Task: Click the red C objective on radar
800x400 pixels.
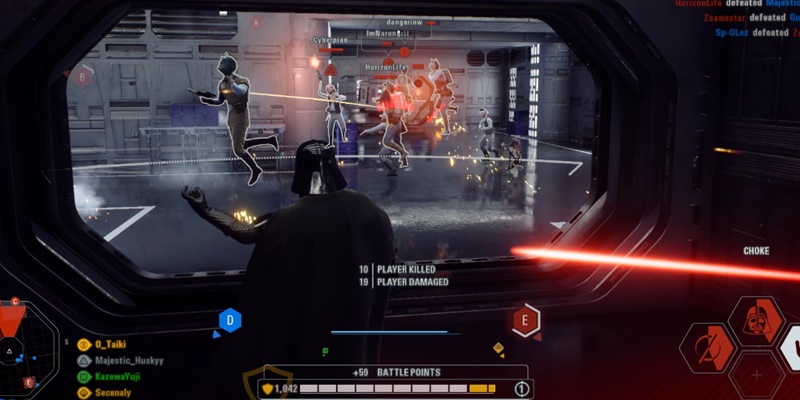Action: (x=15, y=302)
